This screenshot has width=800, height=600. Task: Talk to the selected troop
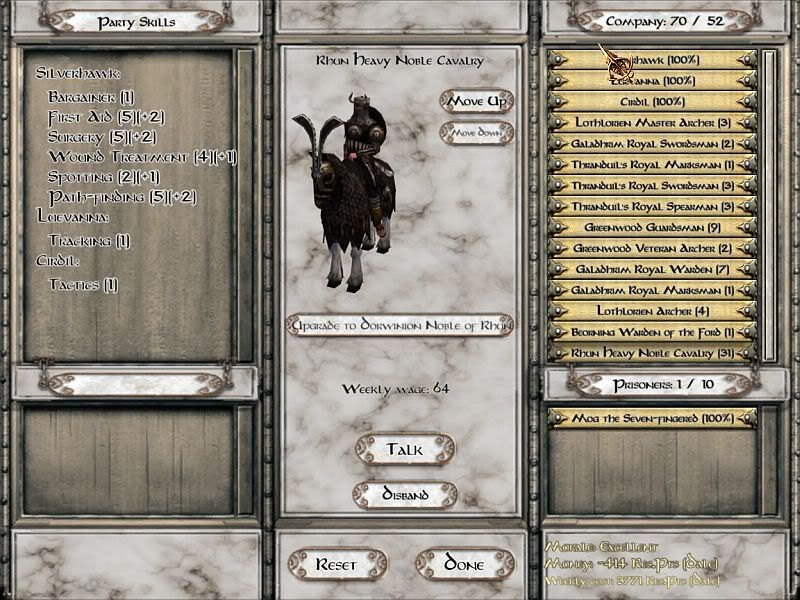(404, 450)
